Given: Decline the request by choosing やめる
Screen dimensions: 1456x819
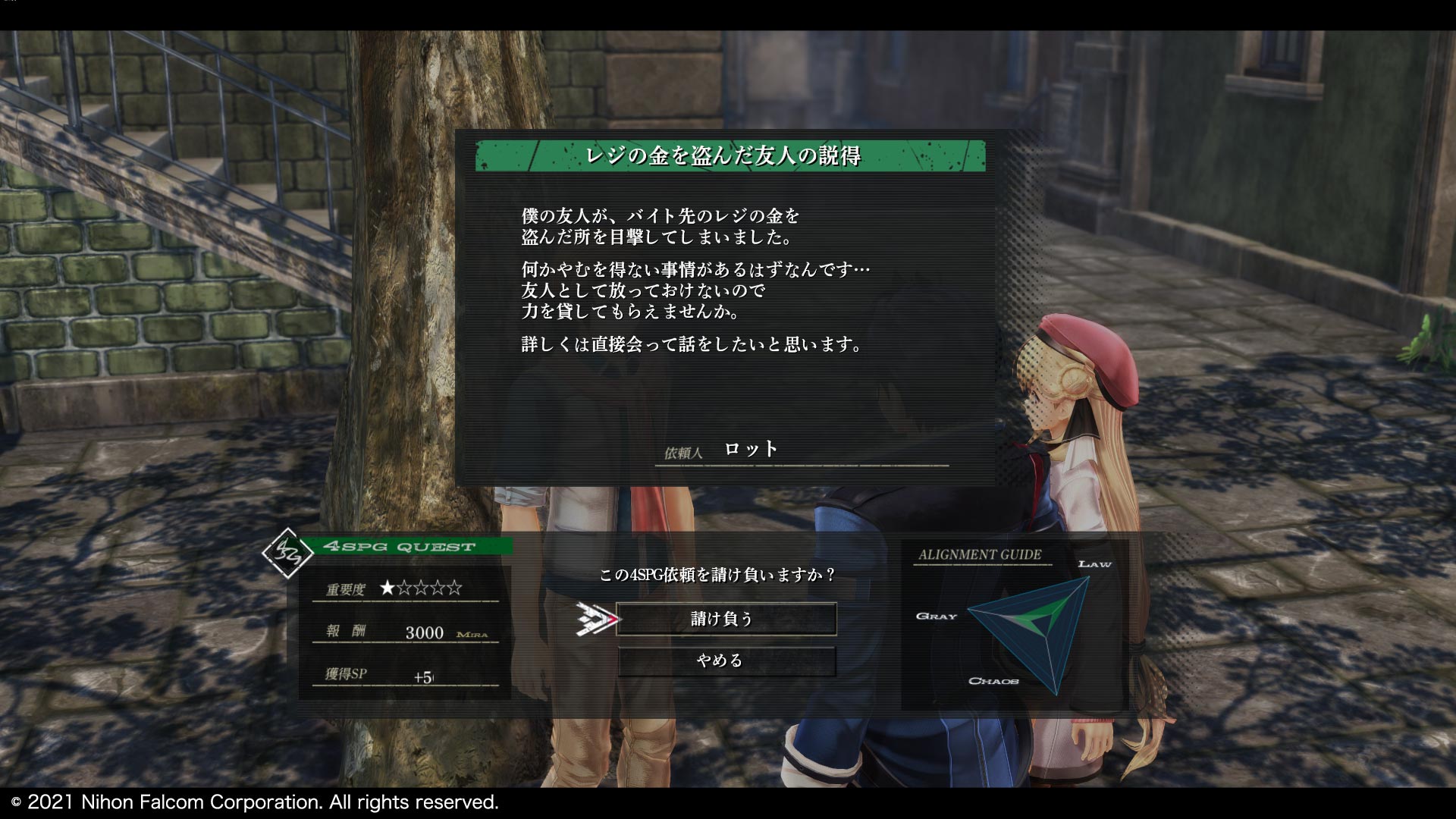Looking at the screenshot, I should coord(726,661).
